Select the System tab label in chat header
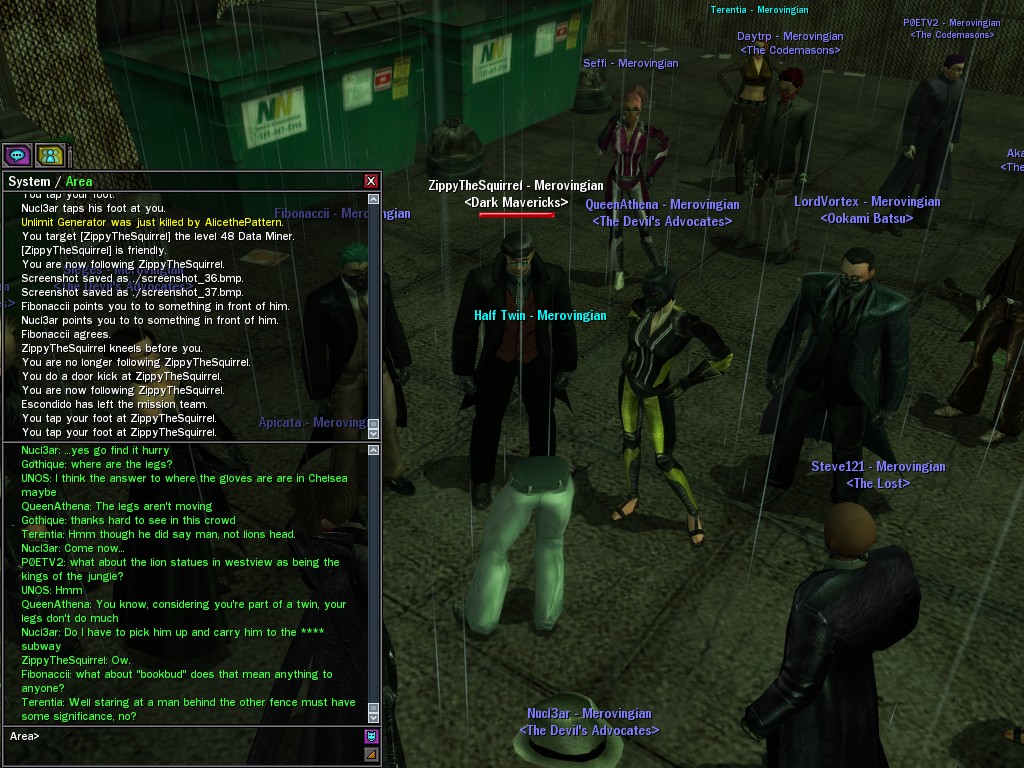This screenshot has width=1024, height=768. pyautogui.click(x=28, y=182)
